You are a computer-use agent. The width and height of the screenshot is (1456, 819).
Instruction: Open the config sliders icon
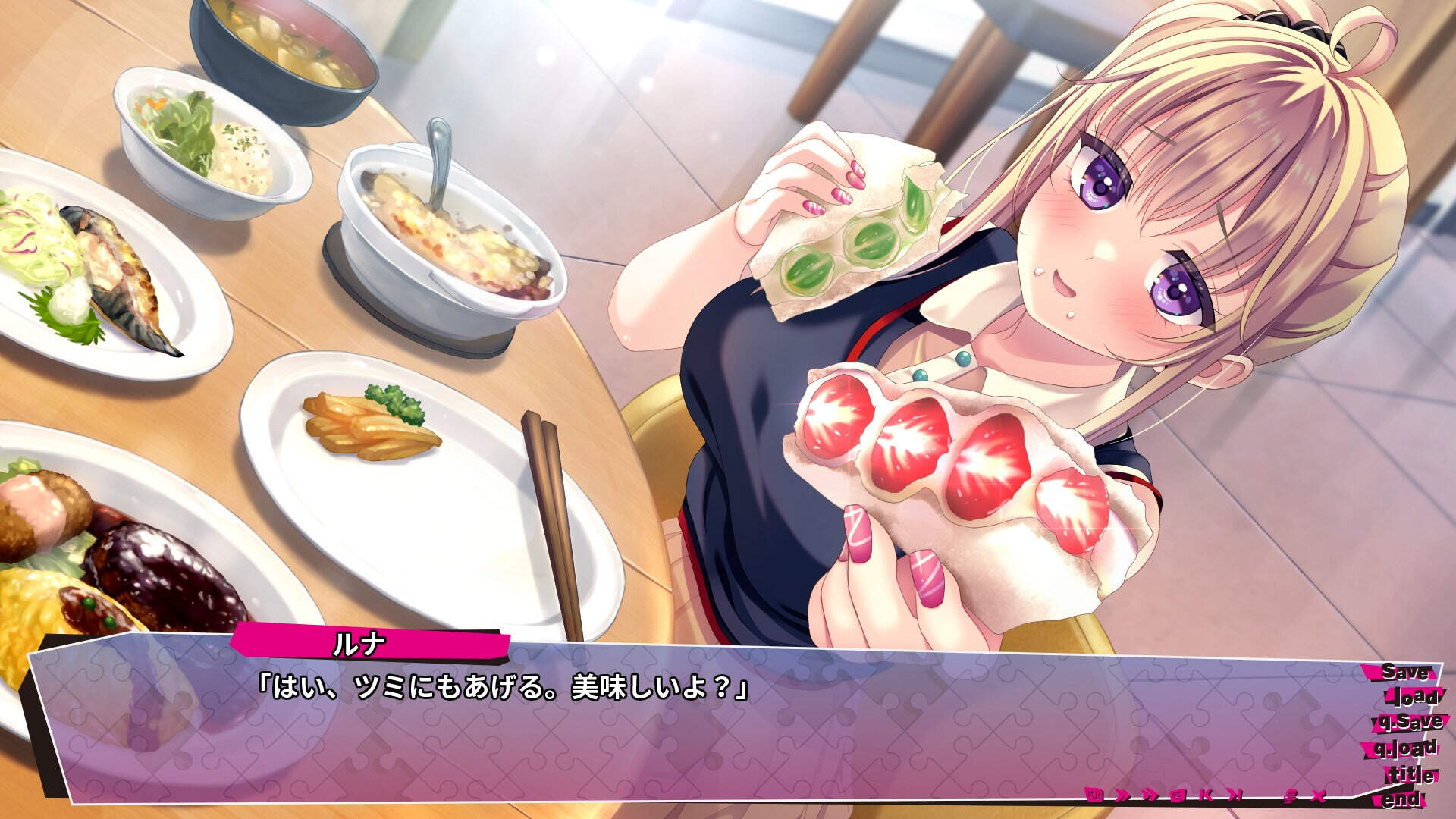[1290, 795]
